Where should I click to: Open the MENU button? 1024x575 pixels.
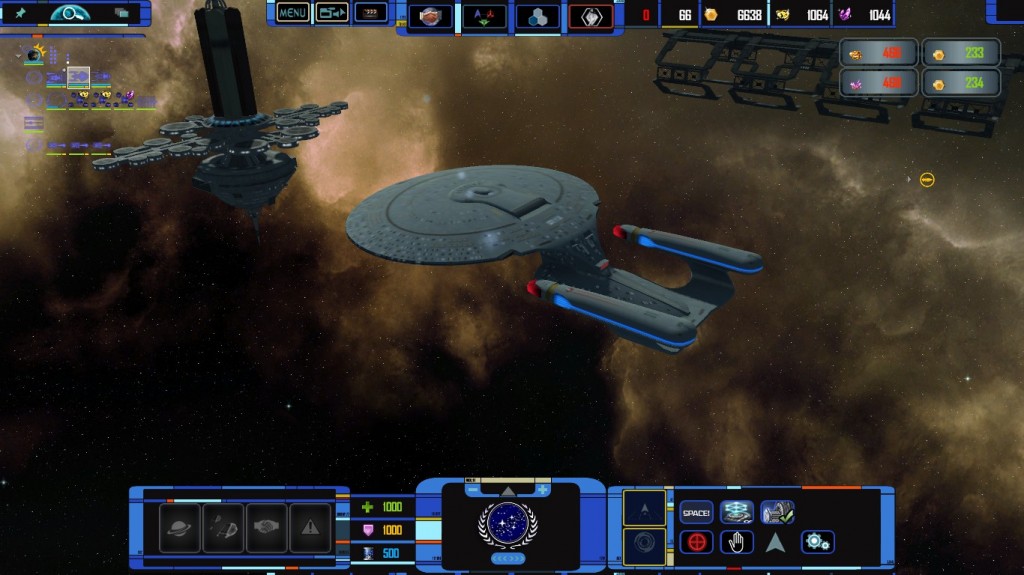pyautogui.click(x=293, y=13)
